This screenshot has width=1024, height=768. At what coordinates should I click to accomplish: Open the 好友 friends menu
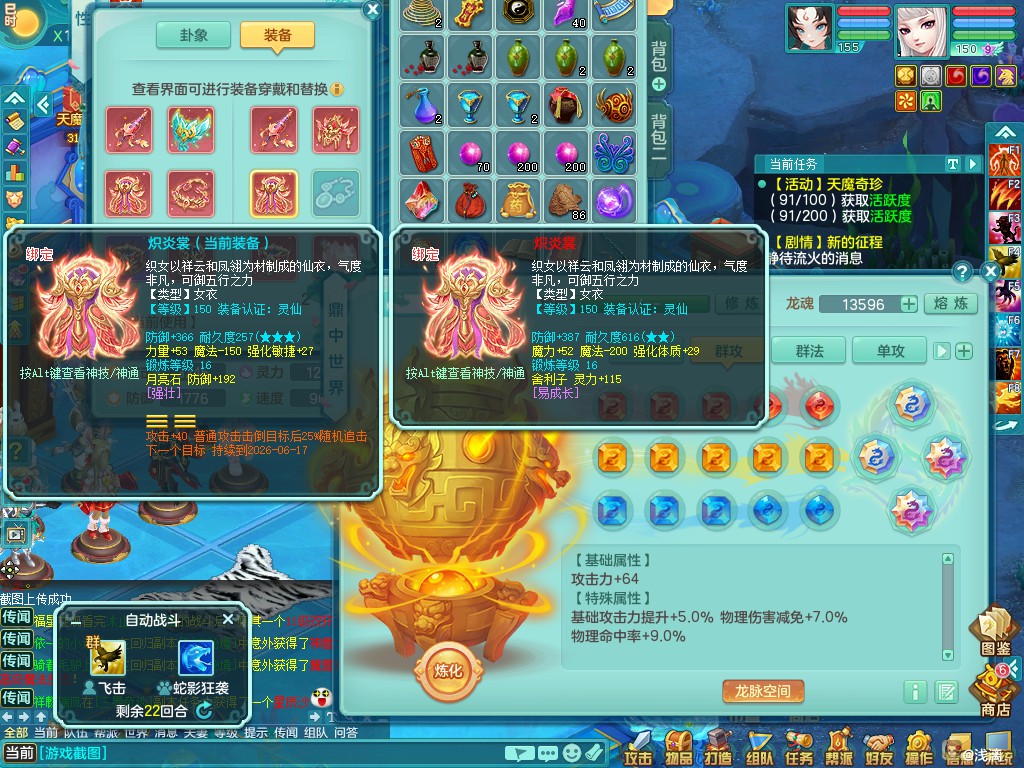pyautogui.click(x=879, y=746)
